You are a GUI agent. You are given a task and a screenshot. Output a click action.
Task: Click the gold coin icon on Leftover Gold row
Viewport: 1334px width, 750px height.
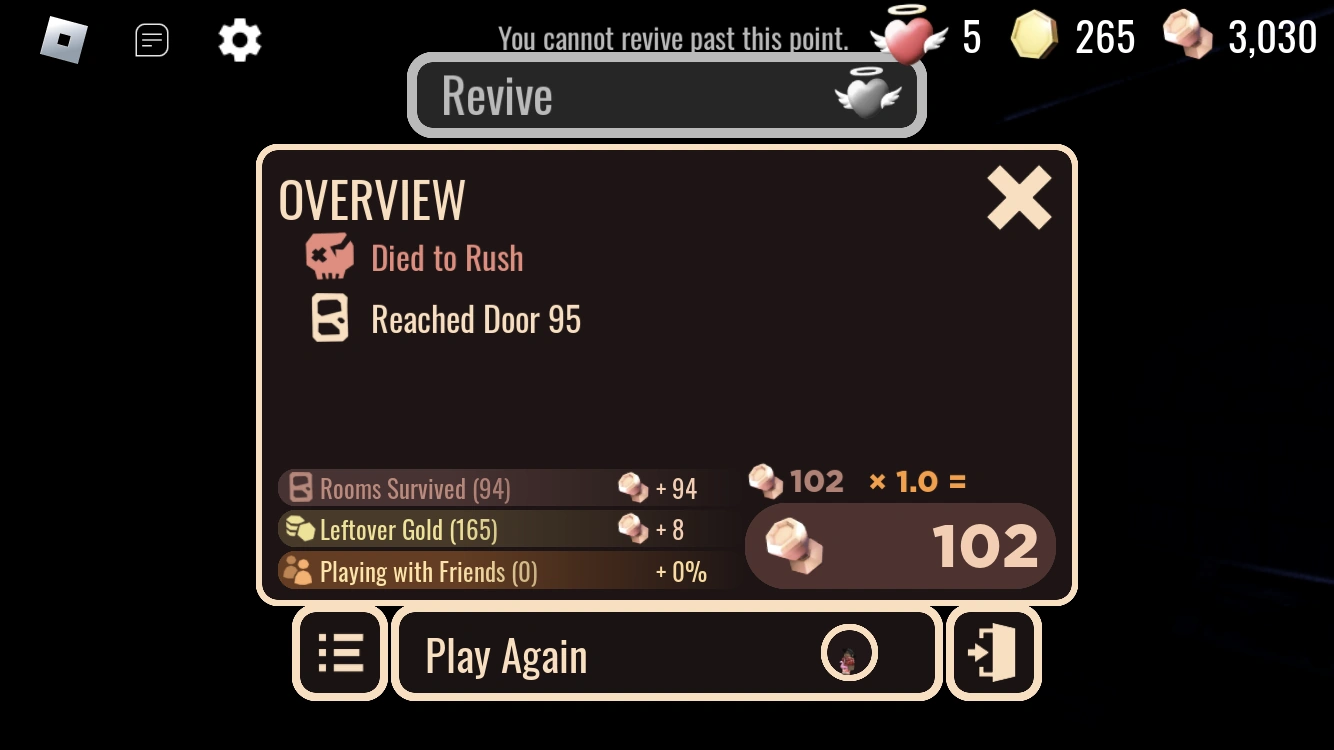298,529
